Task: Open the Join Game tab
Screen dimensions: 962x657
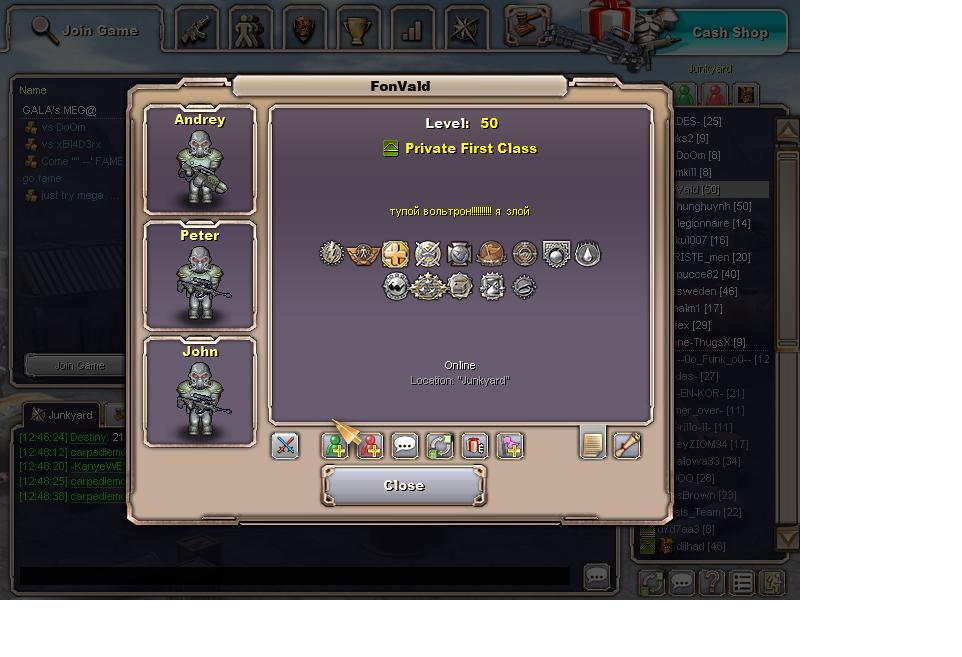Action: [x=87, y=30]
